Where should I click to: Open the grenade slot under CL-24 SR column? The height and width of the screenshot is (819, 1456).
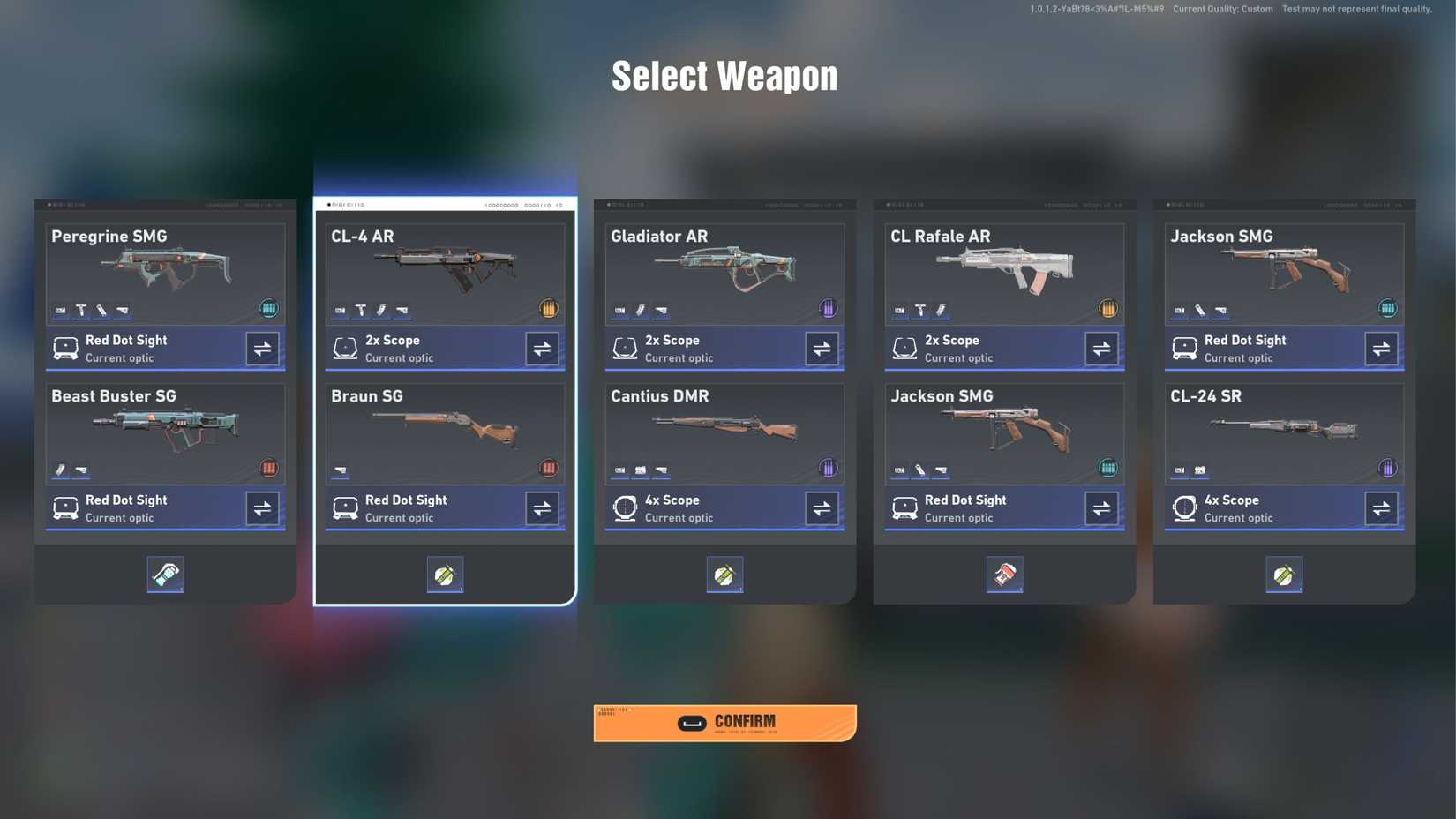[x=1284, y=575]
